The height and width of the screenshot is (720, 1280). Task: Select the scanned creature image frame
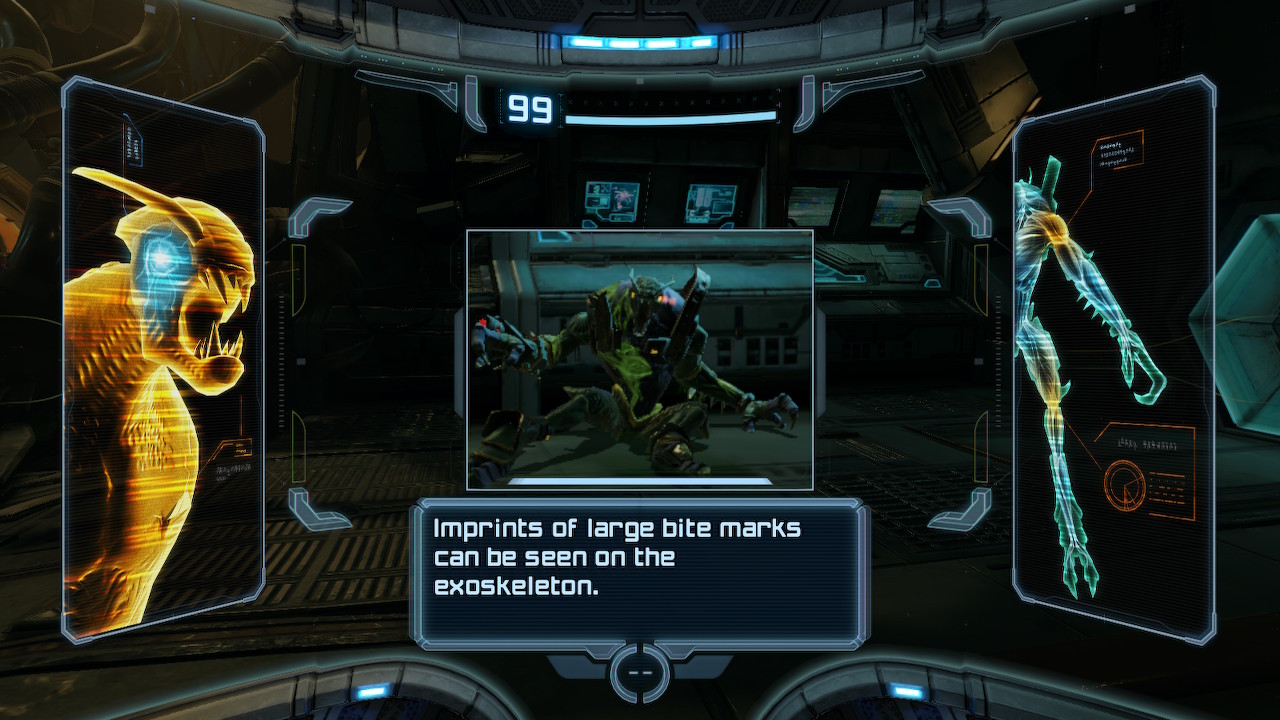(x=640, y=358)
